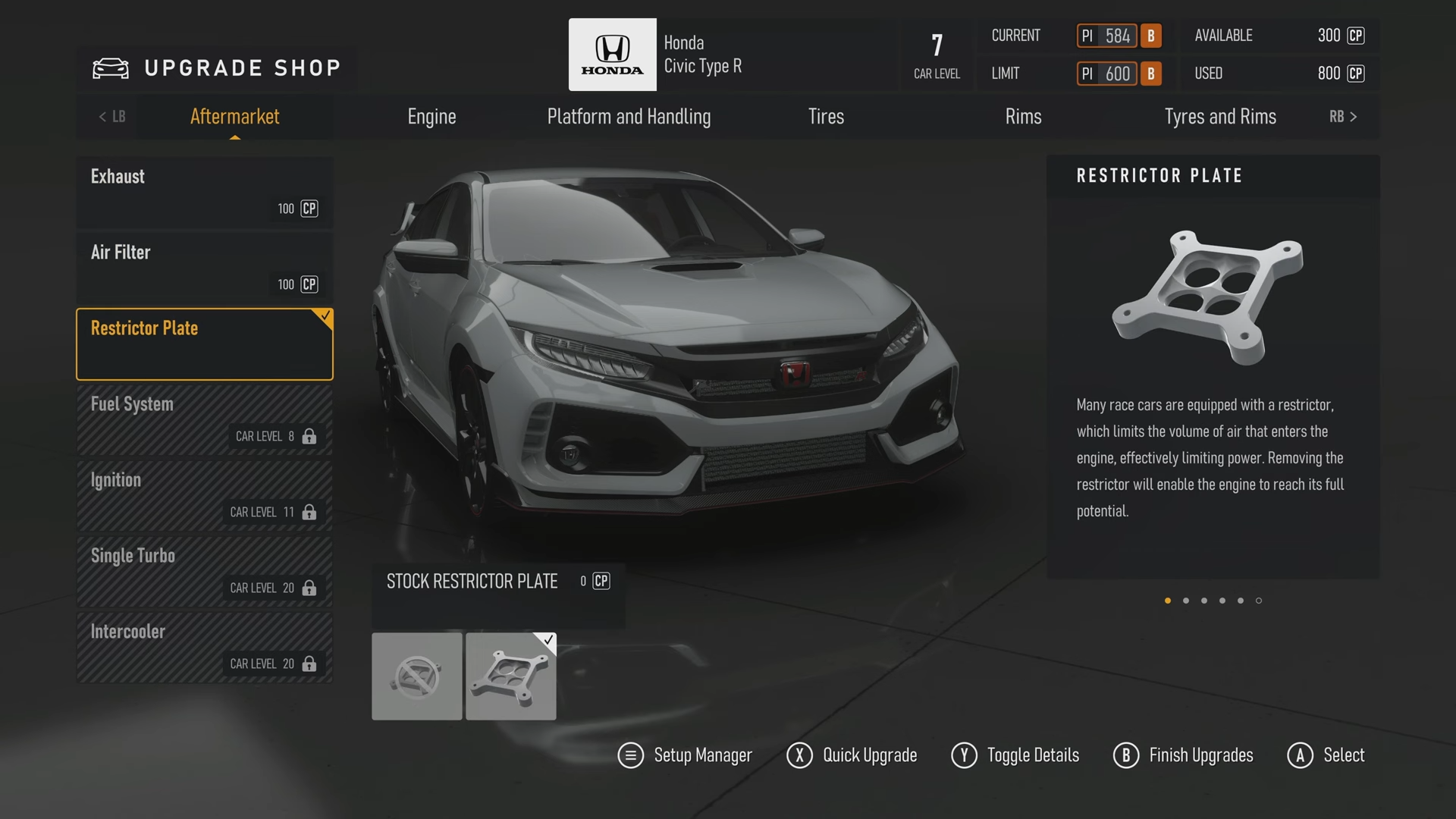Switch to Platform and Handling tab
Image resolution: width=1456 pixels, height=819 pixels.
click(x=629, y=117)
